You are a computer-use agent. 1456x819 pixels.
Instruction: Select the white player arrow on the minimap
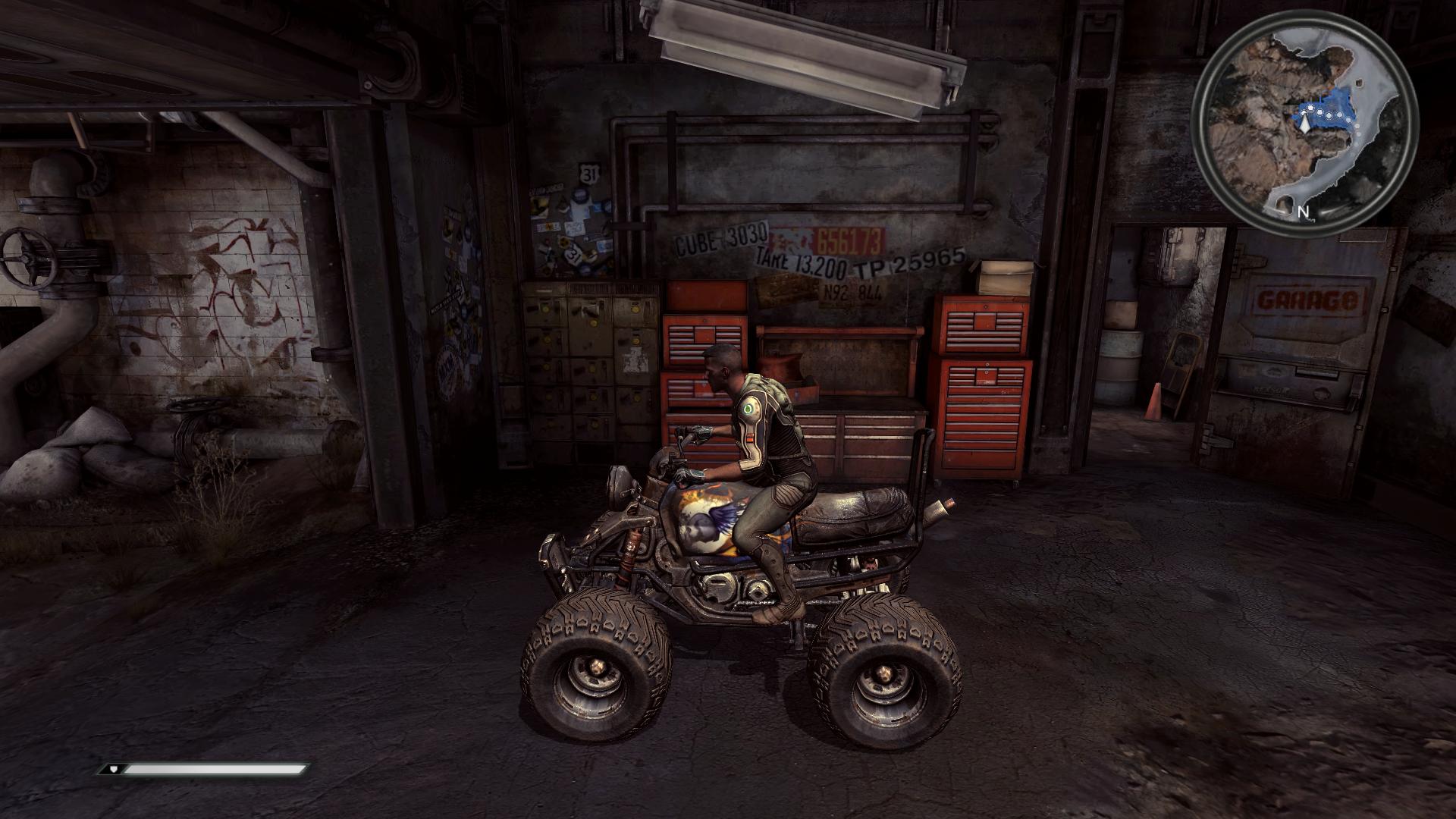pos(1304,124)
